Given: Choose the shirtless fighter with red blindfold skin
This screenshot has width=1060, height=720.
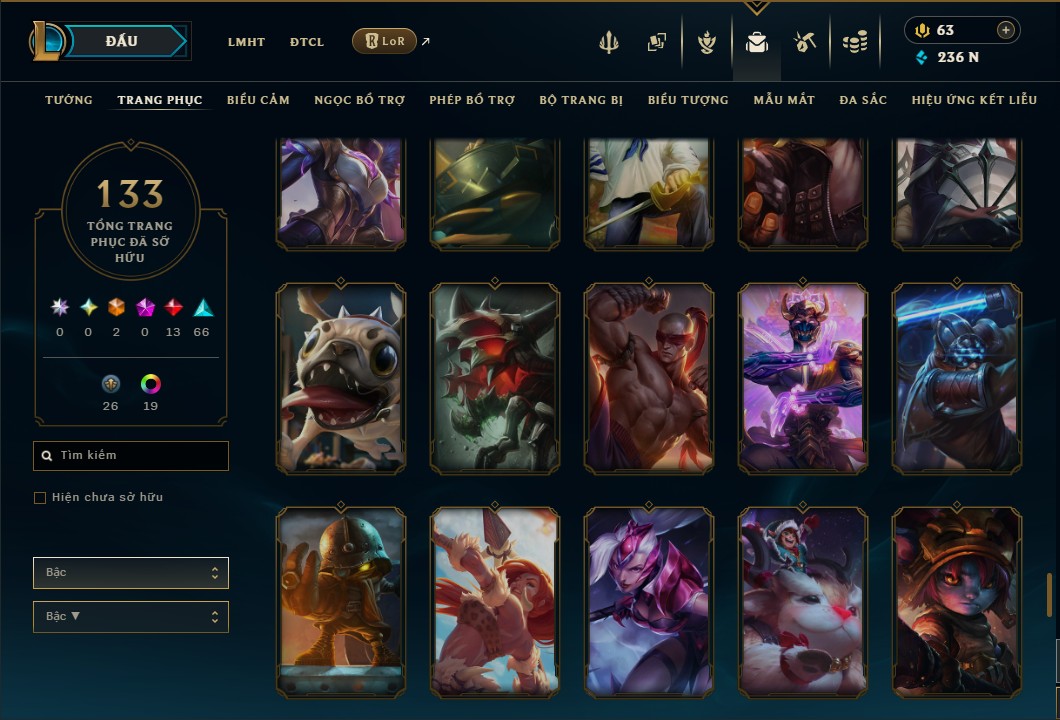Looking at the screenshot, I should point(649,377).
